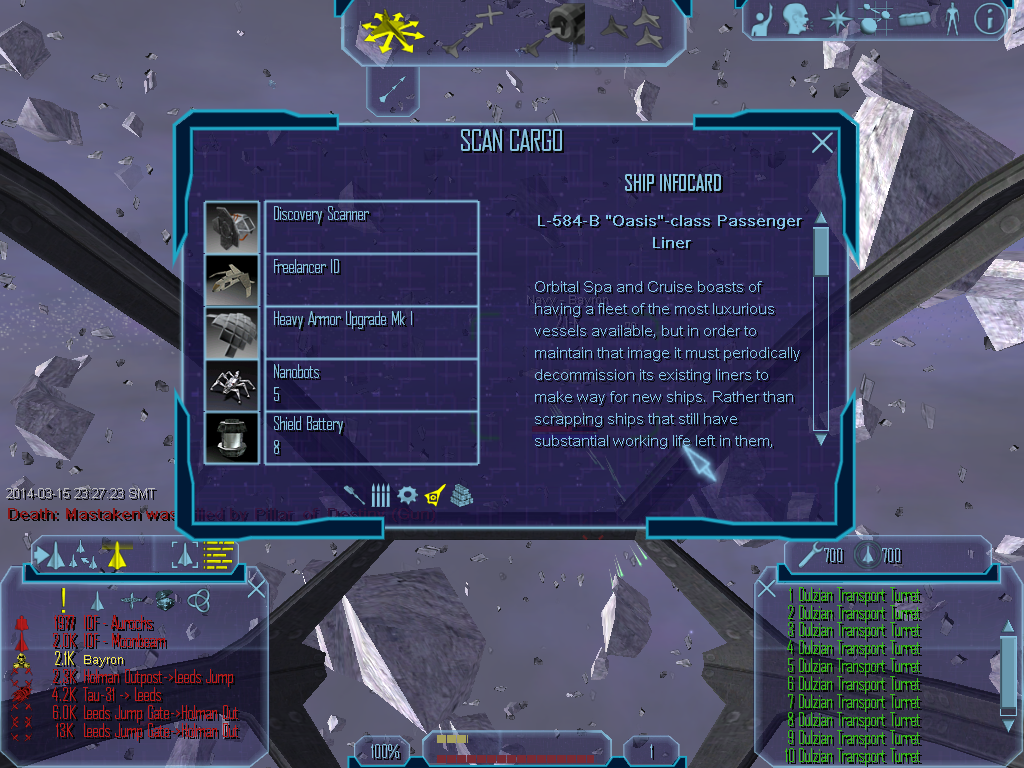
Task: Click the ship infocard scrollbar down arrow
Action: coord(821,438)
